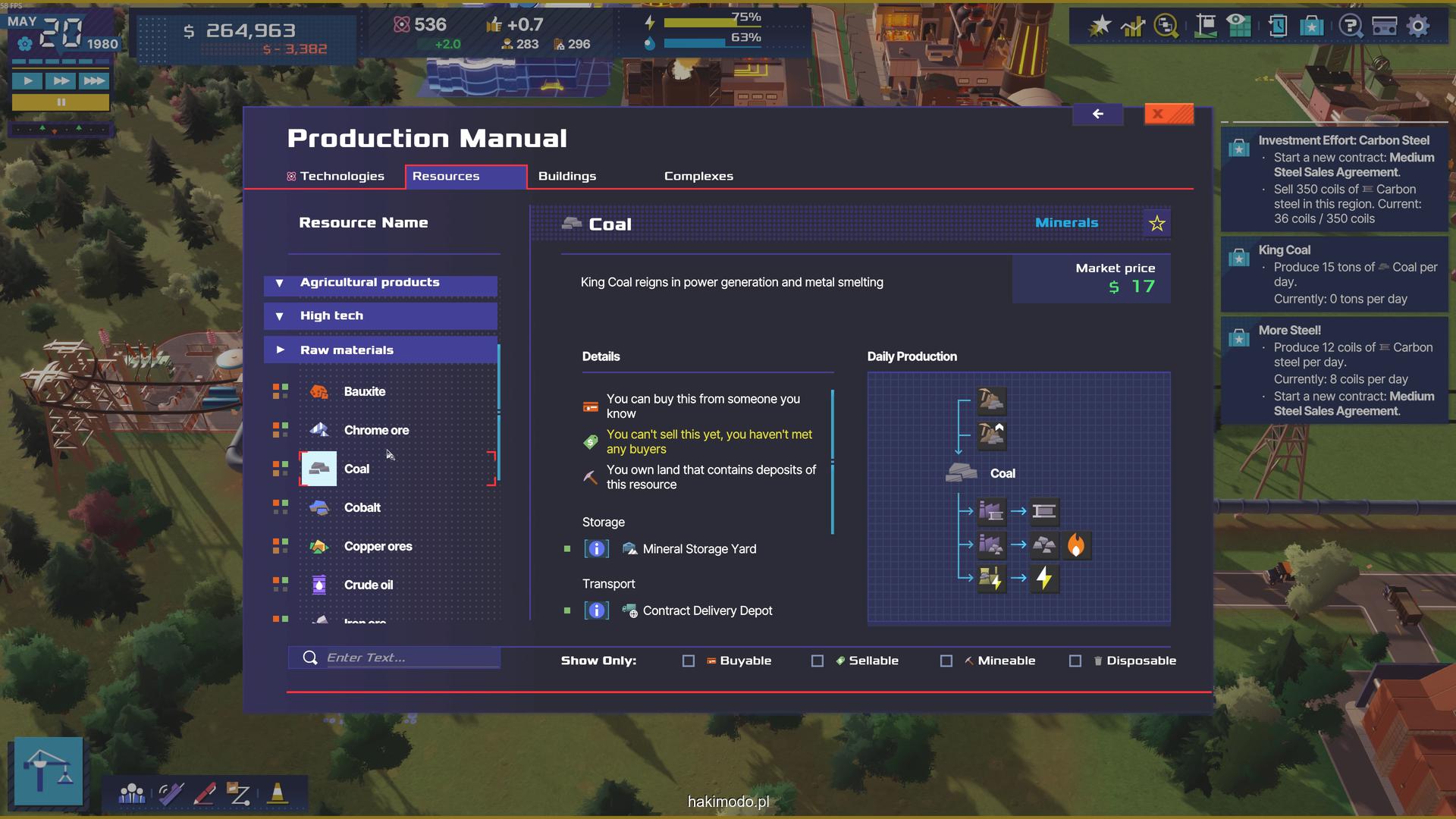Favorite Coal with the star button
1456x819 pixels.
1156,224
